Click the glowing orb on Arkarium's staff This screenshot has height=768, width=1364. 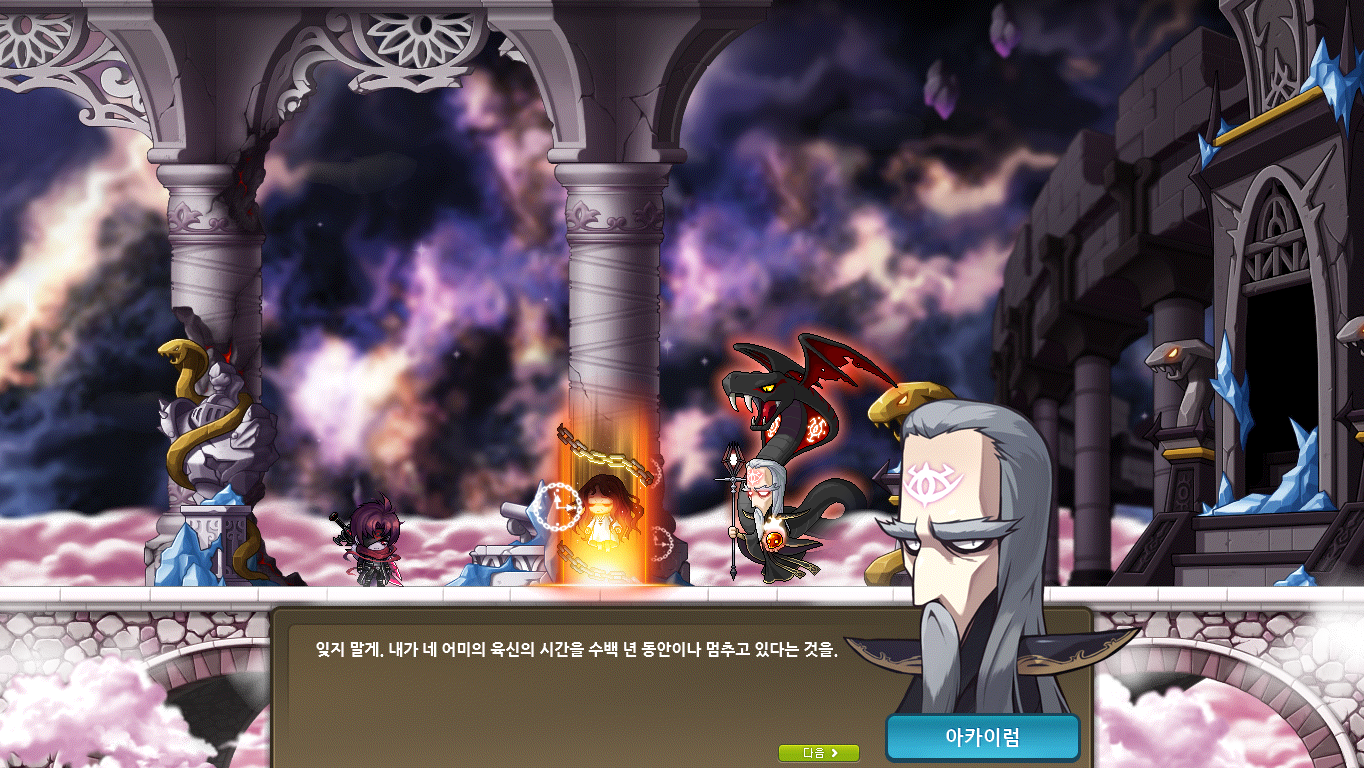coord(774,540)
